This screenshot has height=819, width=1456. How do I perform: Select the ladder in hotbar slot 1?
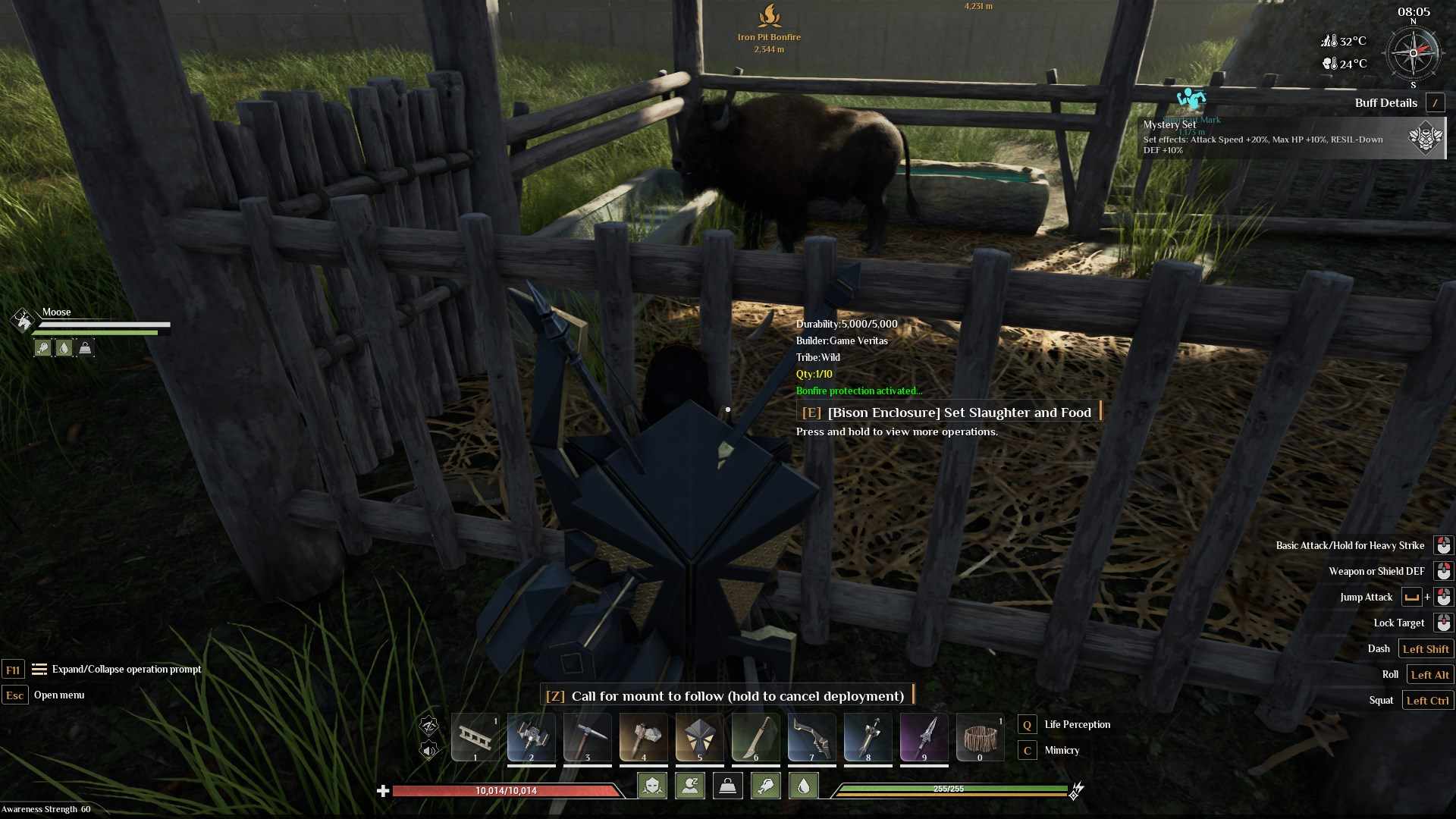click(475, 737)
